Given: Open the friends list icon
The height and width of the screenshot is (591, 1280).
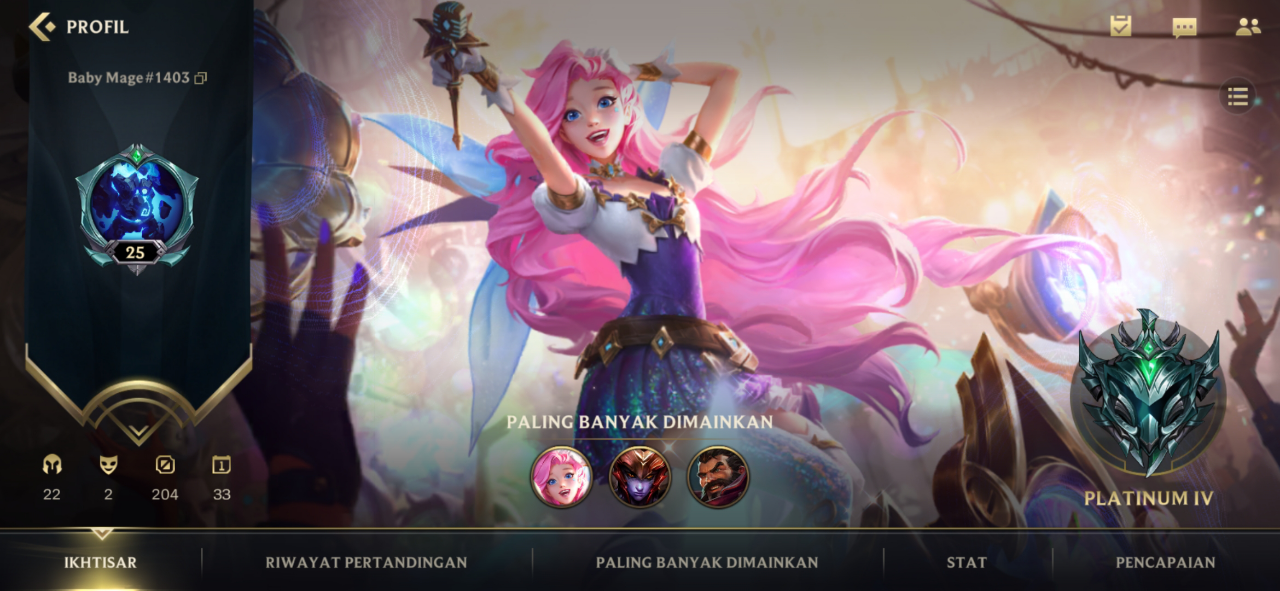Looking at the screenshot, I should point(1248,27).
